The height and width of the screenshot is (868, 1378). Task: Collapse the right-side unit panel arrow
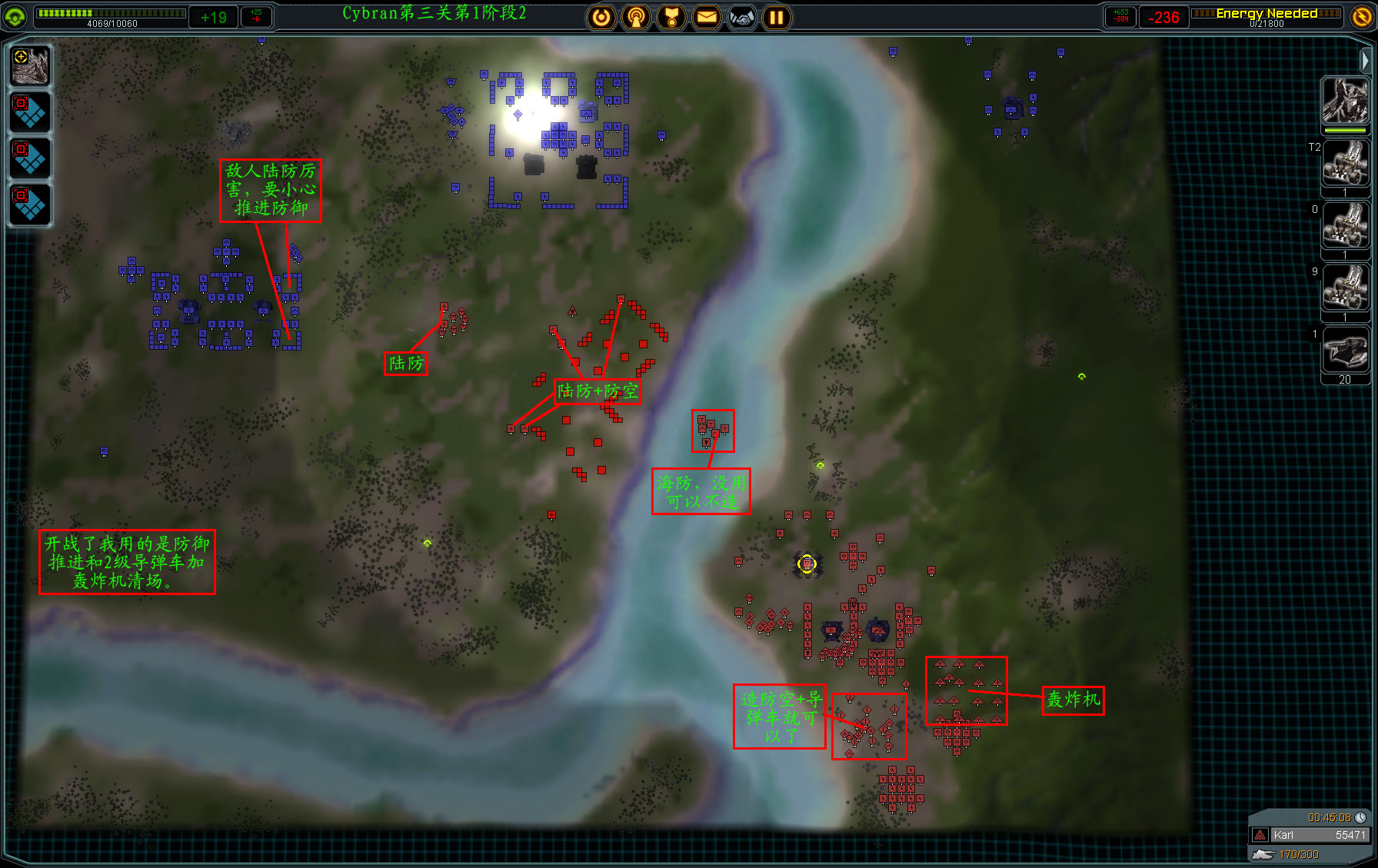(x=1365, y=59)
